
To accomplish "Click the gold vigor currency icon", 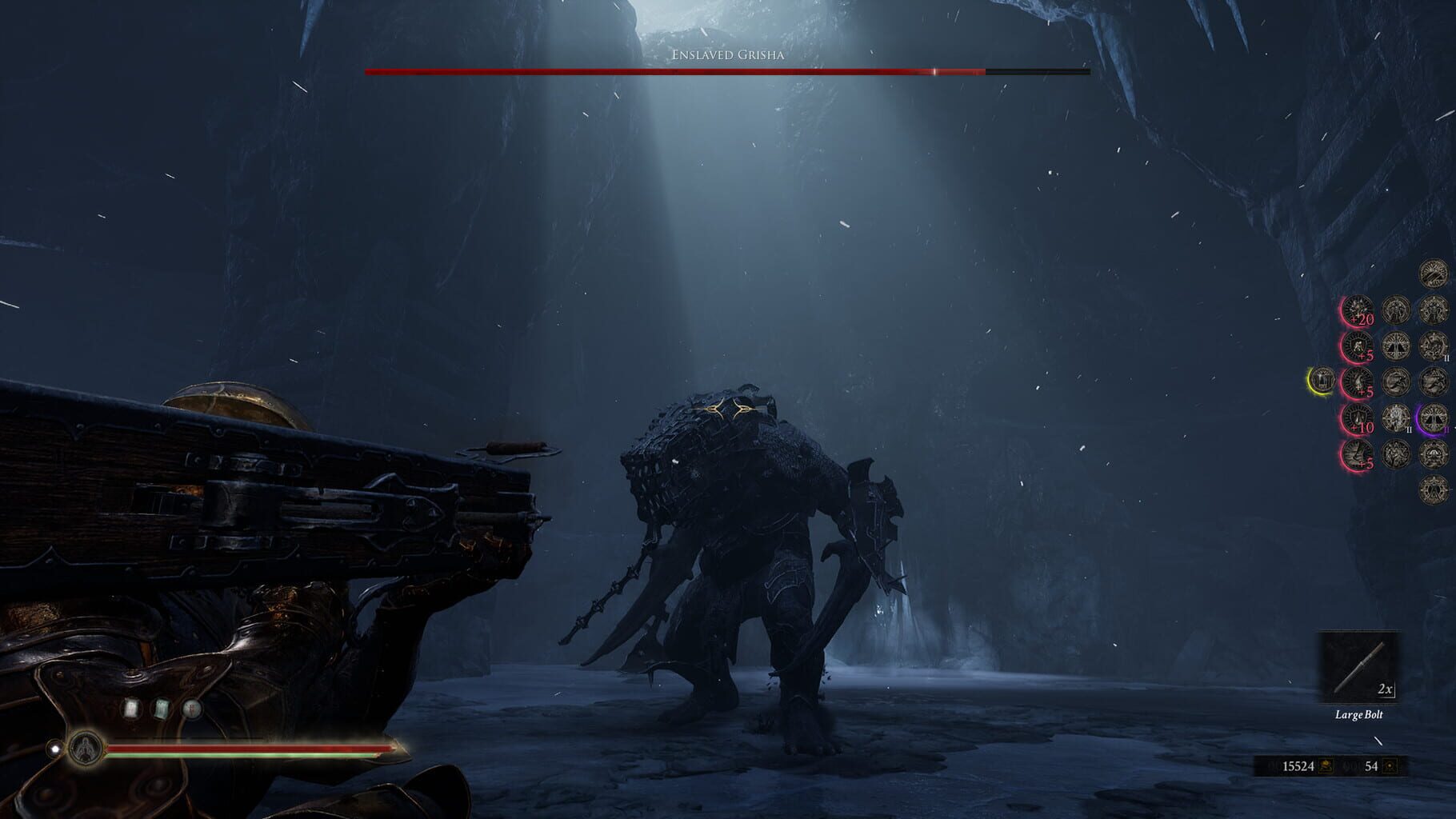I will click(x=1326, y=766).
